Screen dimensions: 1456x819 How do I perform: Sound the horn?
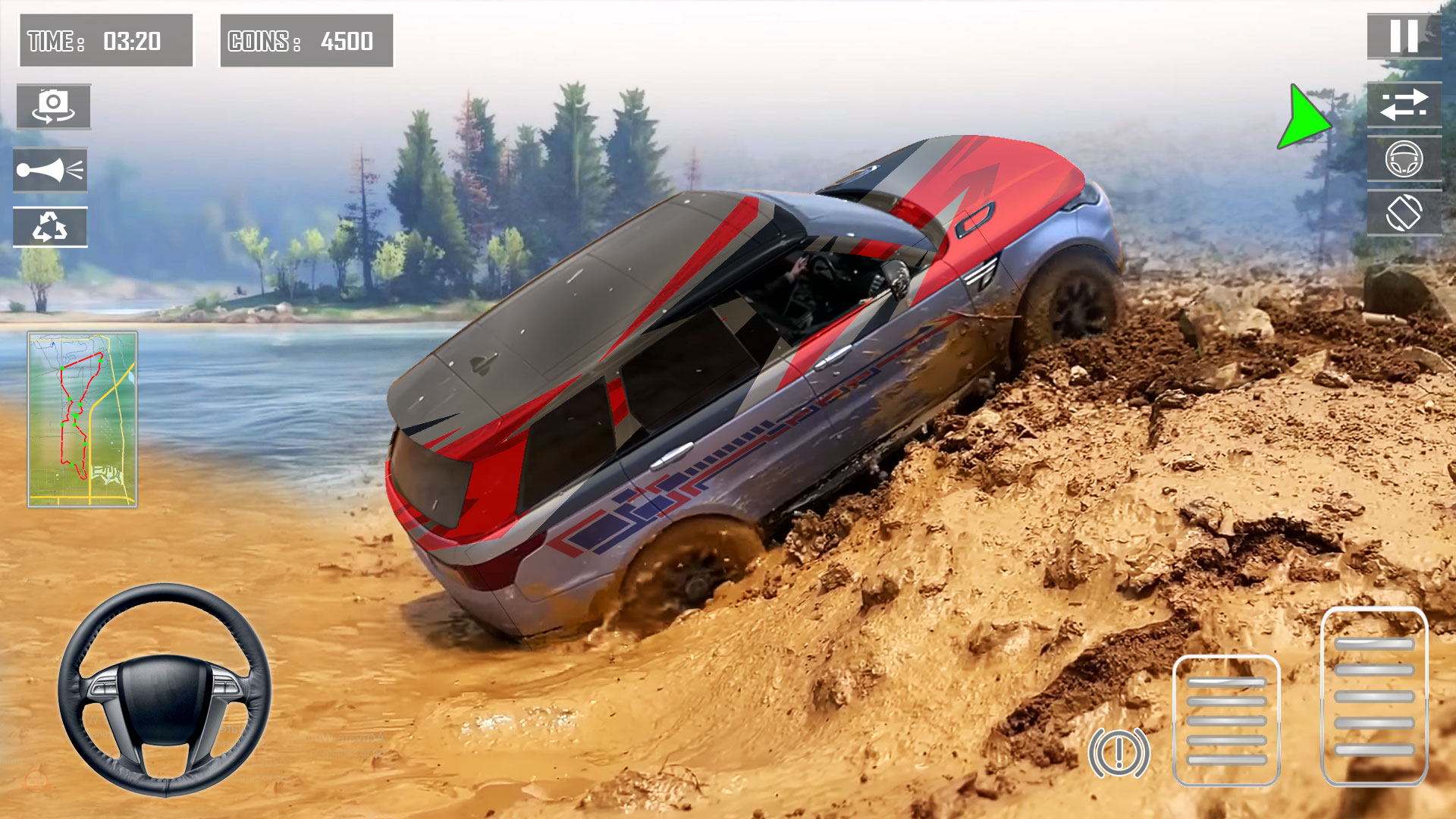point(50,170)
